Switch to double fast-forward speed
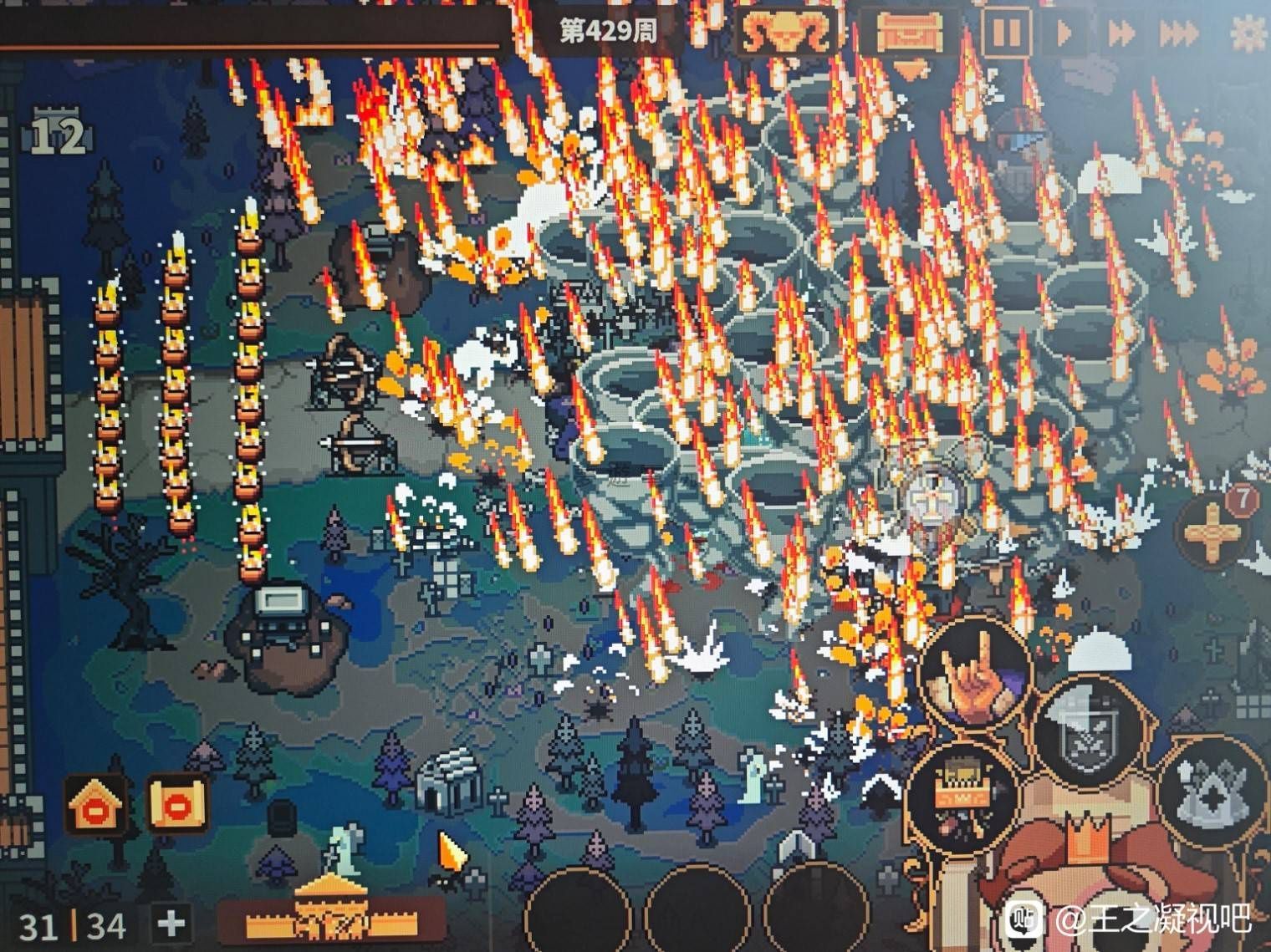1271x952 pixels. click(1120, 33)
